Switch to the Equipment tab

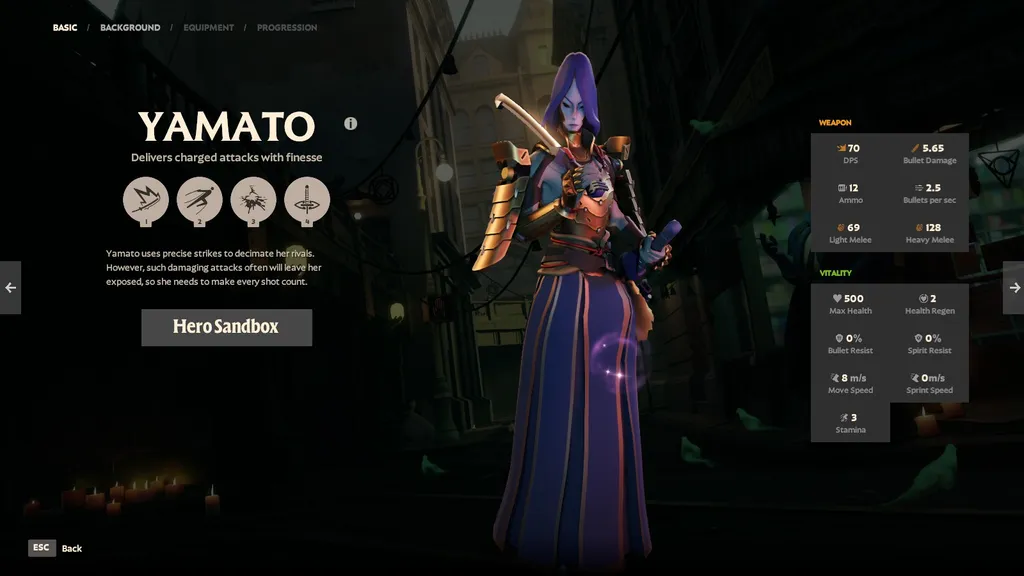tap(208, 28)
